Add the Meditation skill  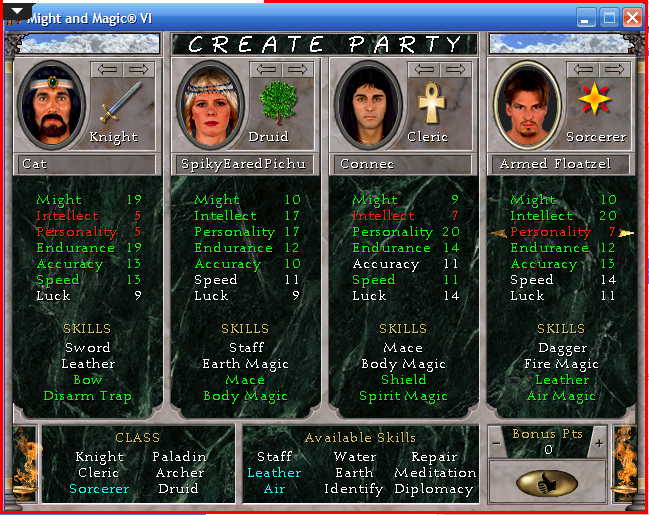coord(433,473)
